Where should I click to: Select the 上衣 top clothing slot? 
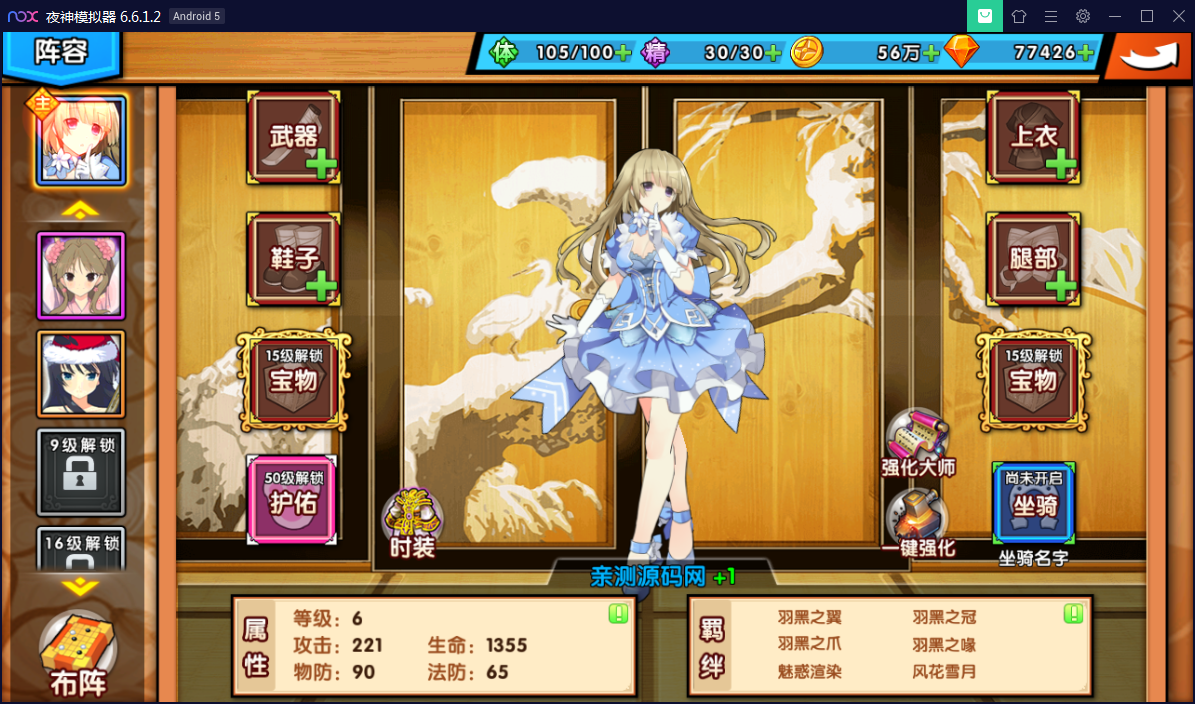[x=1033, y=138]
